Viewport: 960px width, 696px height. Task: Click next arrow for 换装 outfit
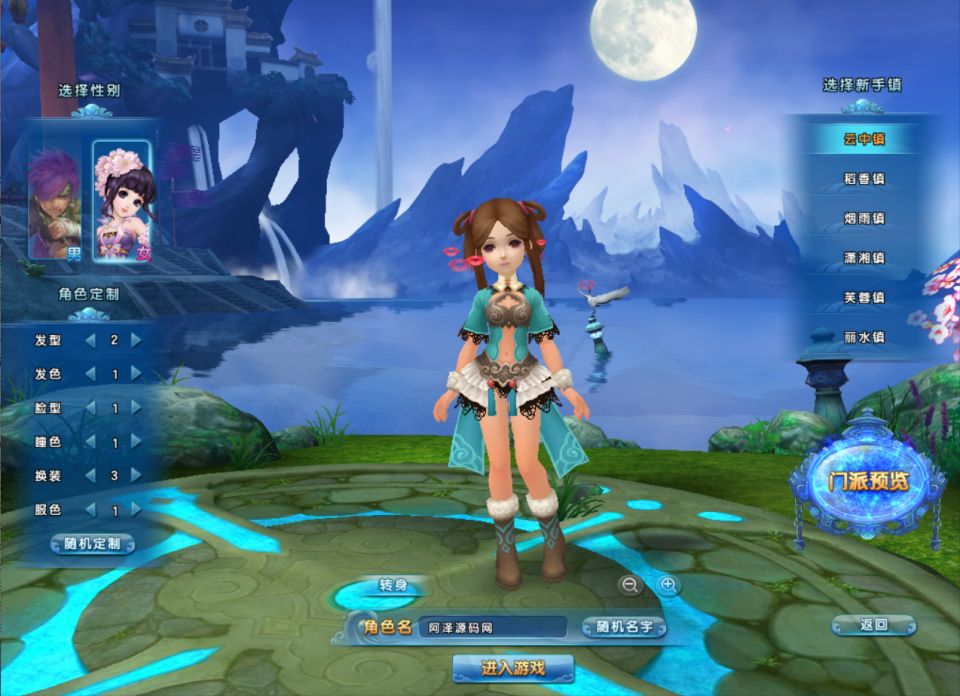pos(136,476)
